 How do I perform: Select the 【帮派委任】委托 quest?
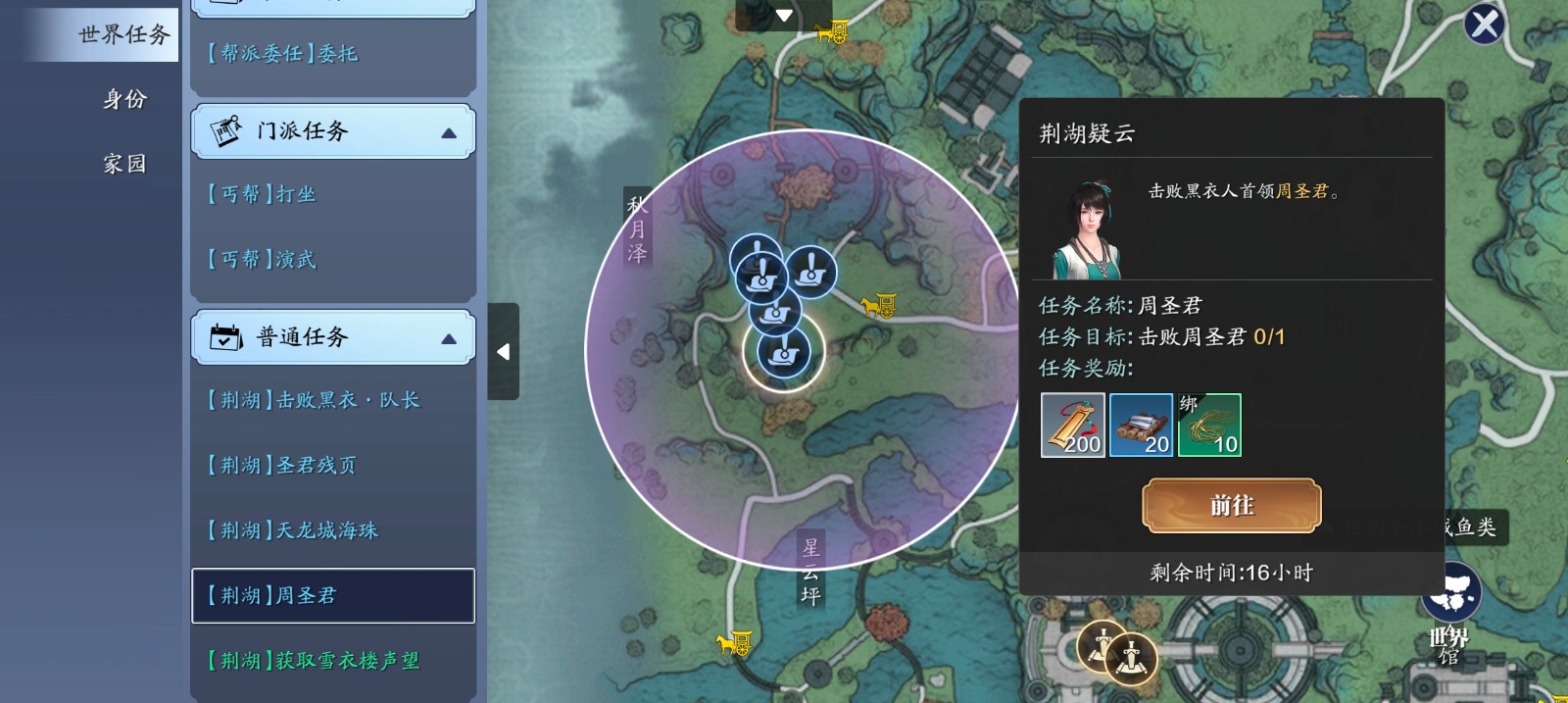[282, 54]
